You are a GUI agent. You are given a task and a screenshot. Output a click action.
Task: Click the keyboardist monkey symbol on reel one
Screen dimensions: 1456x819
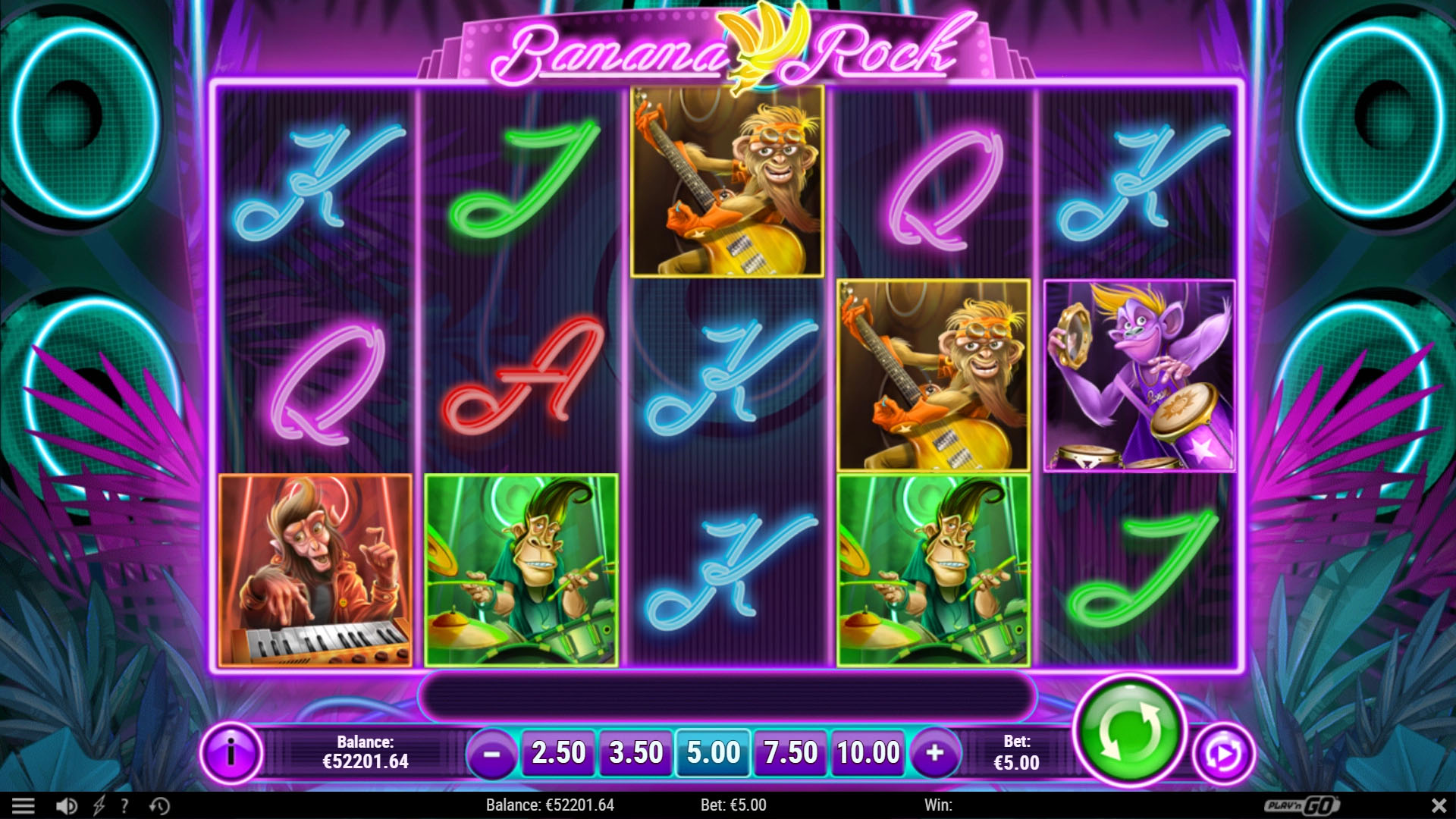click(x=314, y=569)
